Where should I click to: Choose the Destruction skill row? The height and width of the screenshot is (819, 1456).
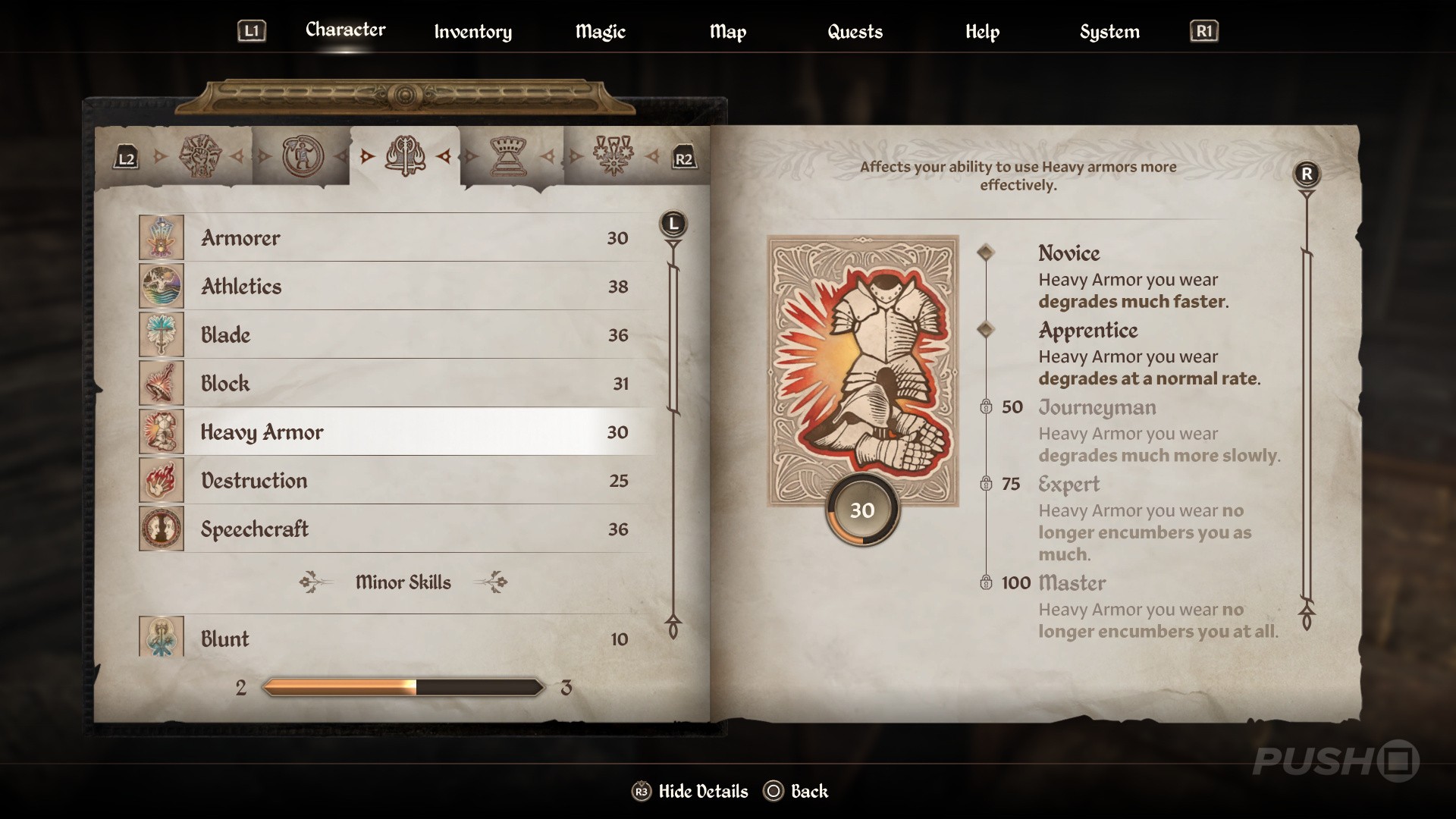(x=394, y=481)
